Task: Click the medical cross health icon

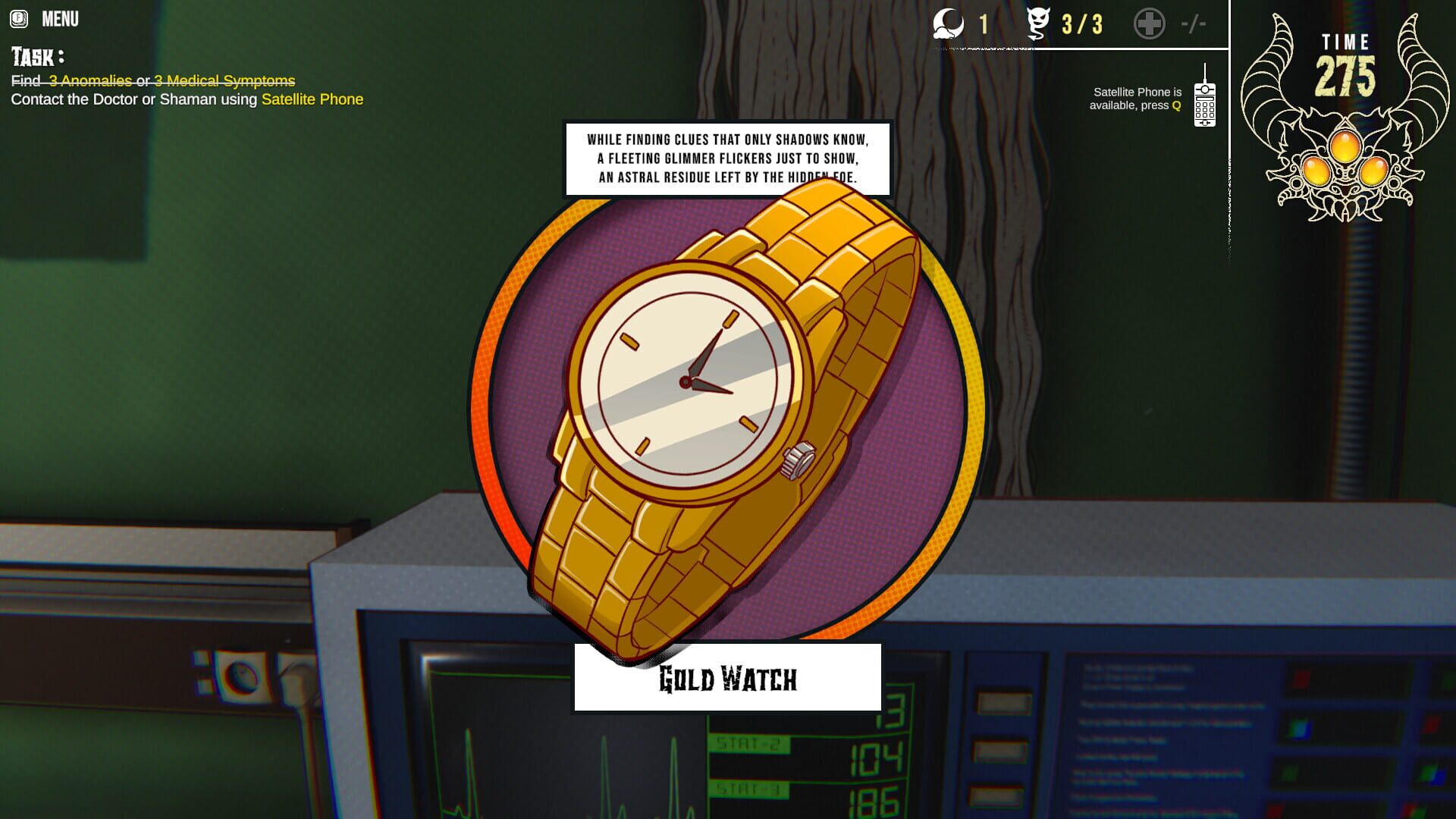Action: (1150, 24)
